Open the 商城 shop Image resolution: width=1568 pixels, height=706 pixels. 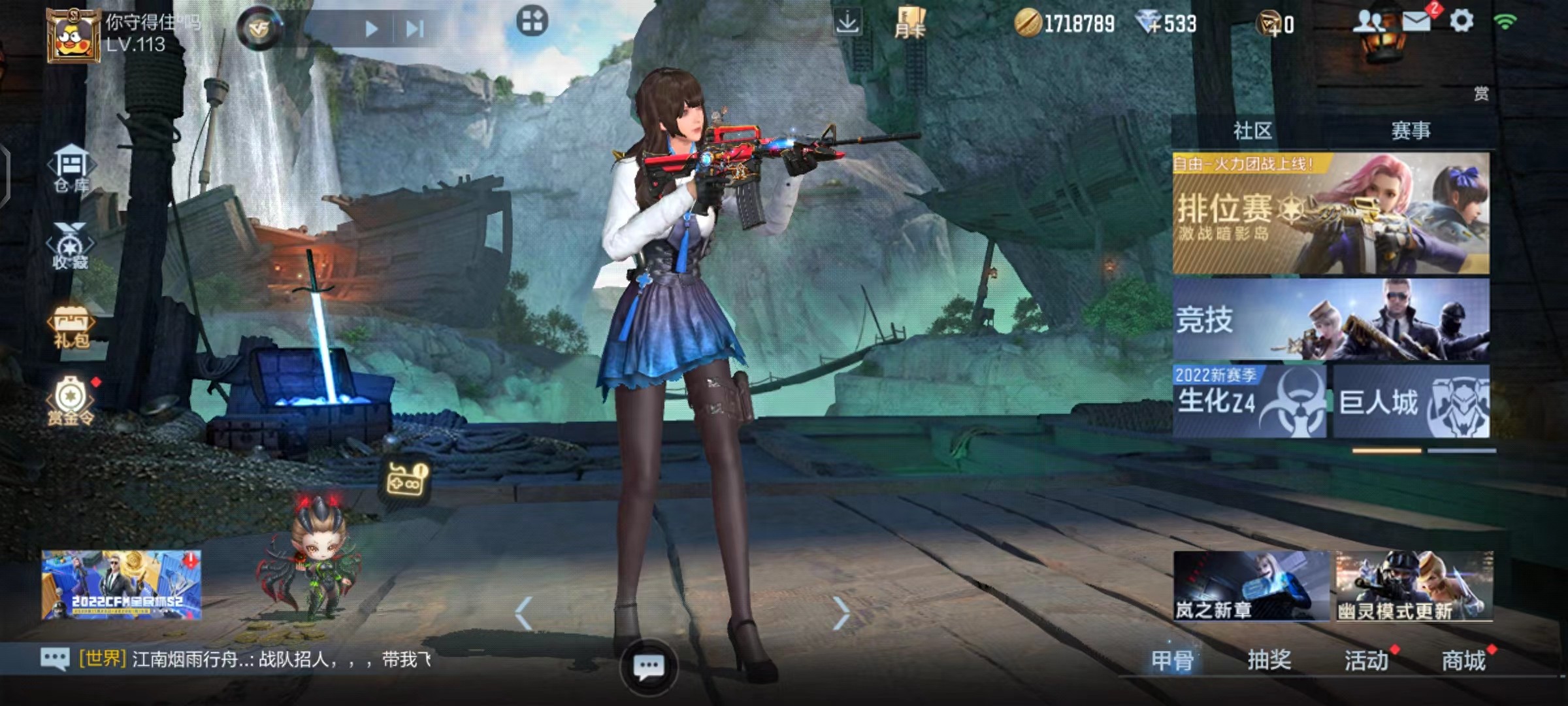pyautogui.click(x=1463, y=660)
